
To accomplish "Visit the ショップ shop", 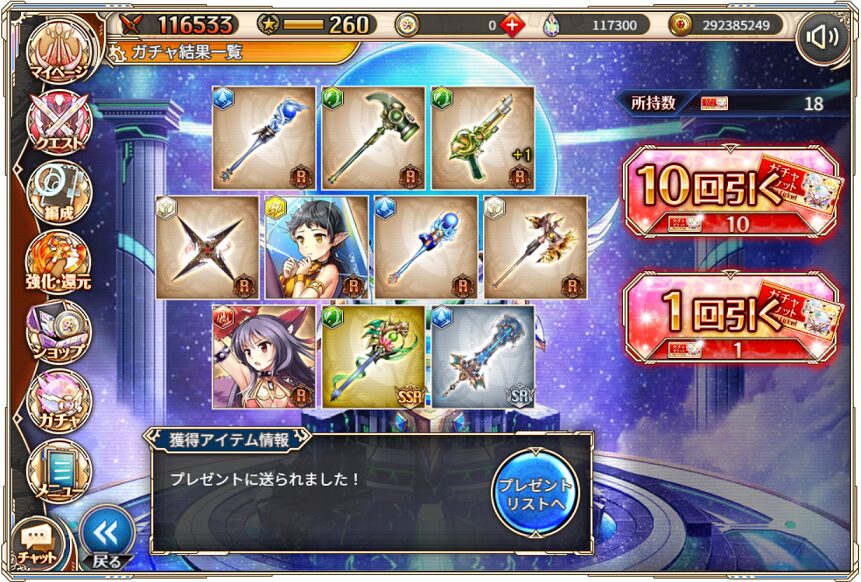I will tap(58, 332).
